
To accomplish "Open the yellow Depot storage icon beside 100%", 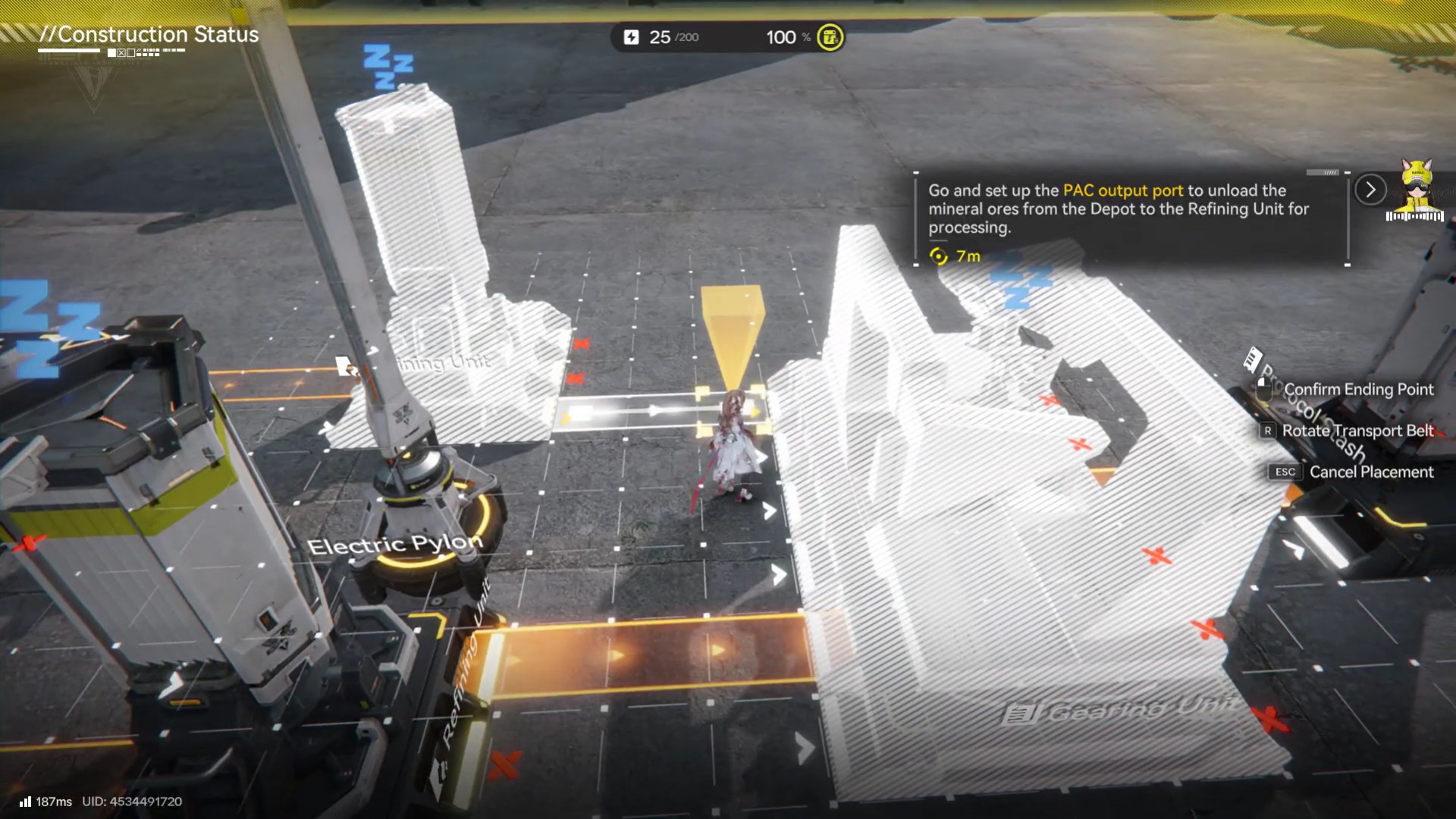I will pyautogui.click(x=829, y=36).
